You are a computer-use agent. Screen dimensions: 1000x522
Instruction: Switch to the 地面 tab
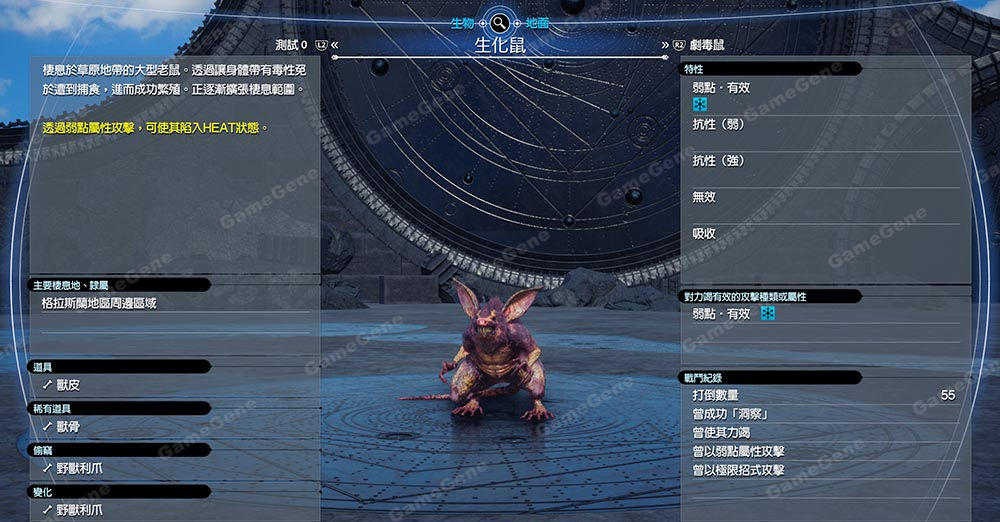(537, 22)
